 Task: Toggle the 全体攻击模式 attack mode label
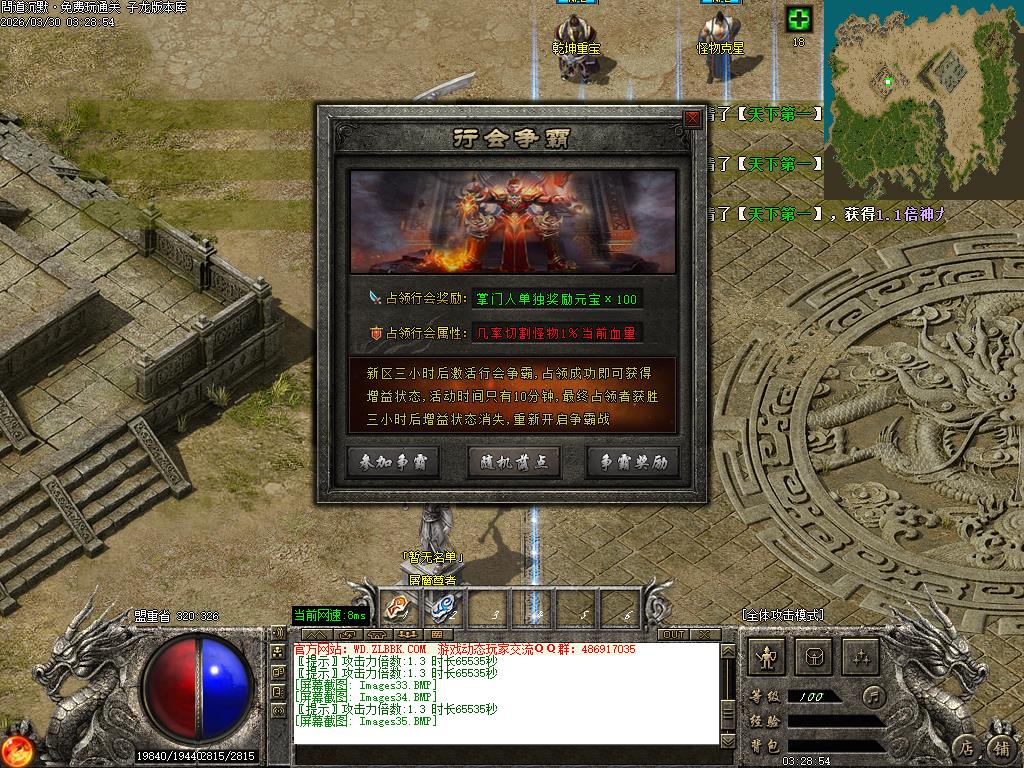click(783, 614)
